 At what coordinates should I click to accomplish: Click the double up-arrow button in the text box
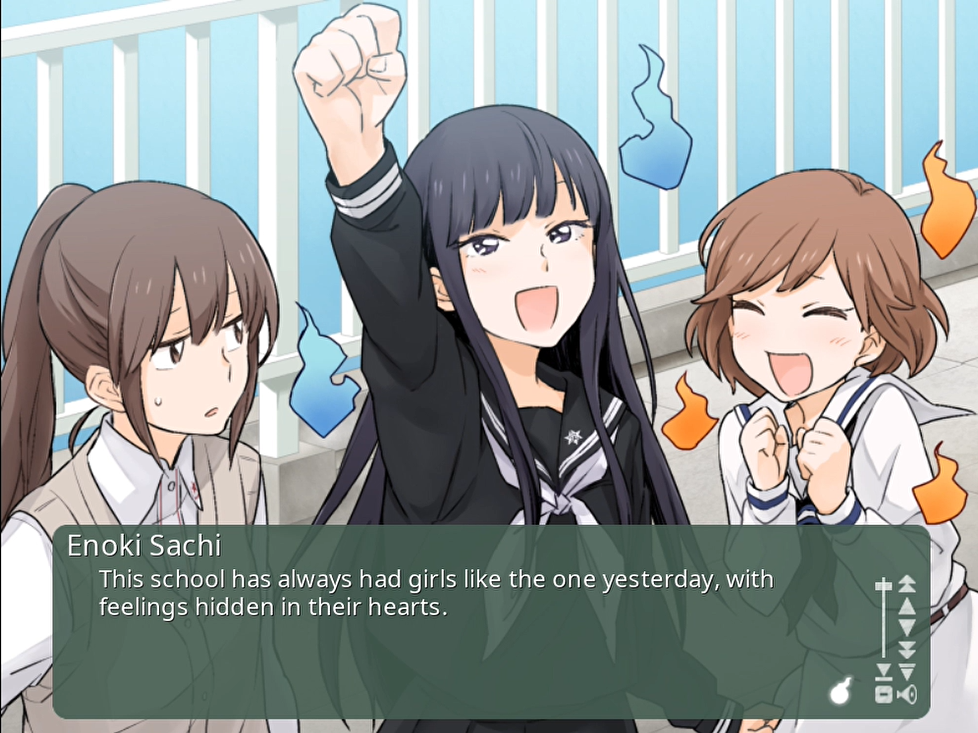[x=907, y=584]
